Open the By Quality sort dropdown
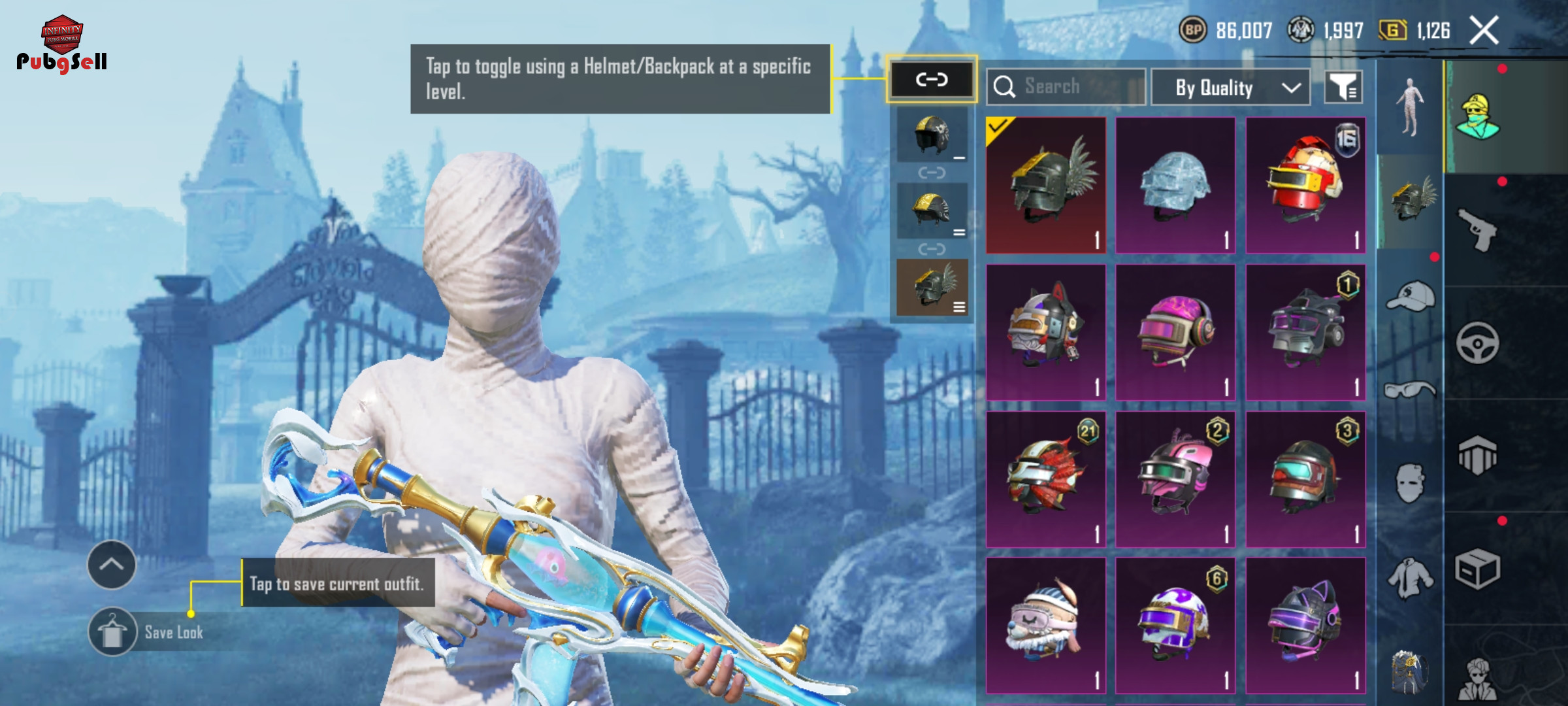Image resolution: width=1568 pixels, height=706 pixels. click(x=1230, y=88)
